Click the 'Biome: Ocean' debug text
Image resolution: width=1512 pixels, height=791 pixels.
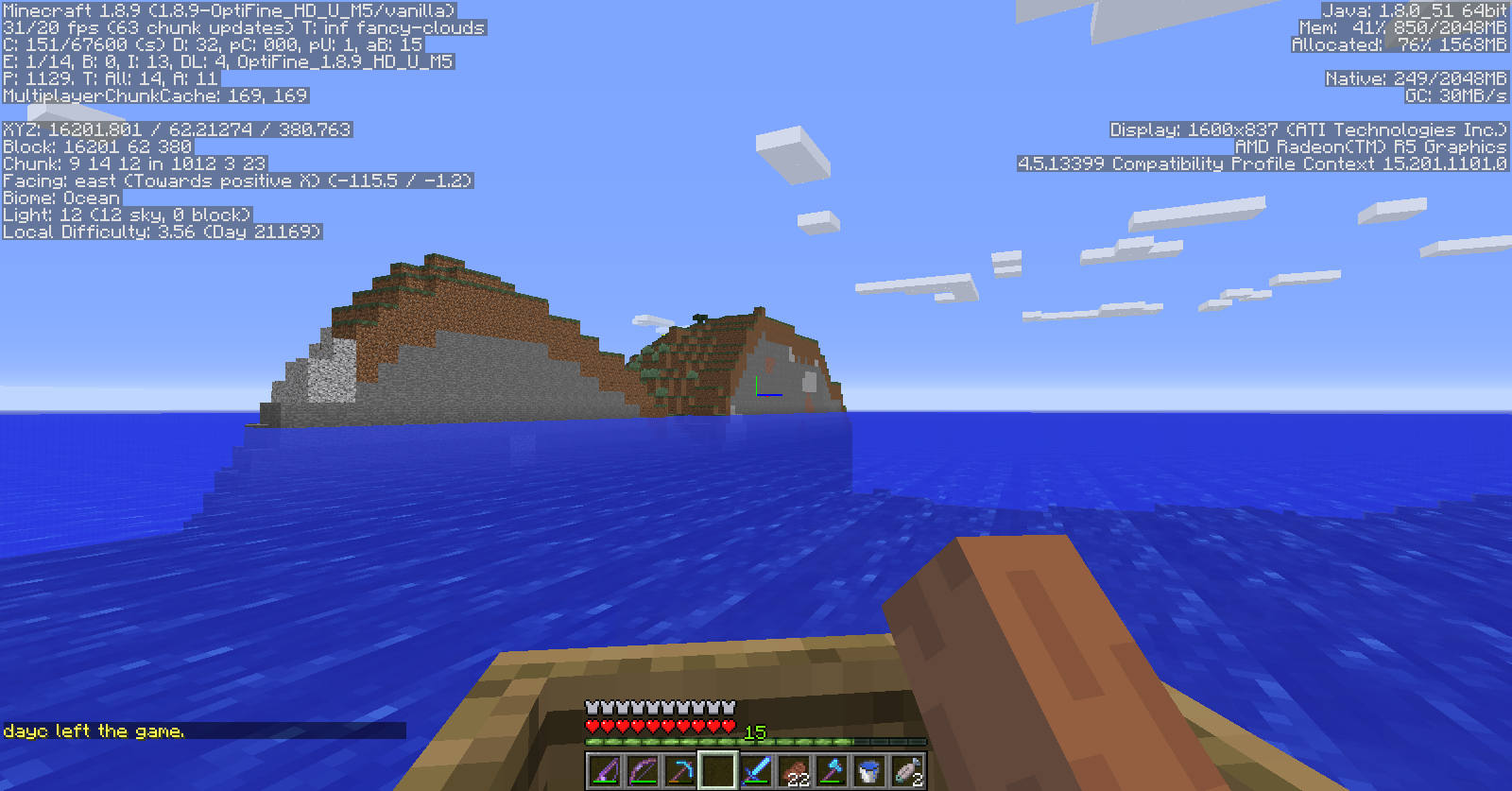click(60, 198)
